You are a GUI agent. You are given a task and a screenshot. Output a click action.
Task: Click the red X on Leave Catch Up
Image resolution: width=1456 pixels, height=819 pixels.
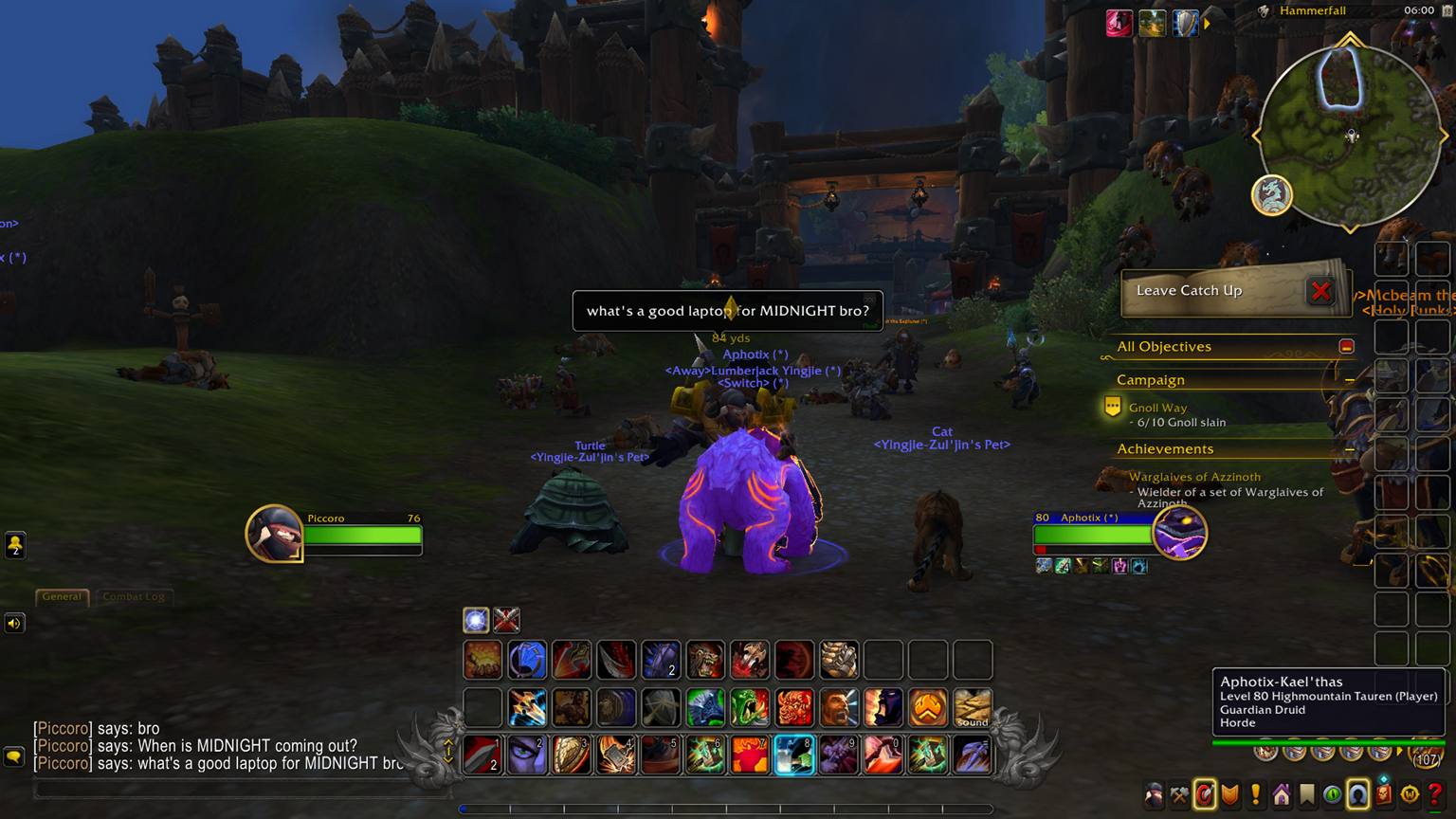point(1320,291)
